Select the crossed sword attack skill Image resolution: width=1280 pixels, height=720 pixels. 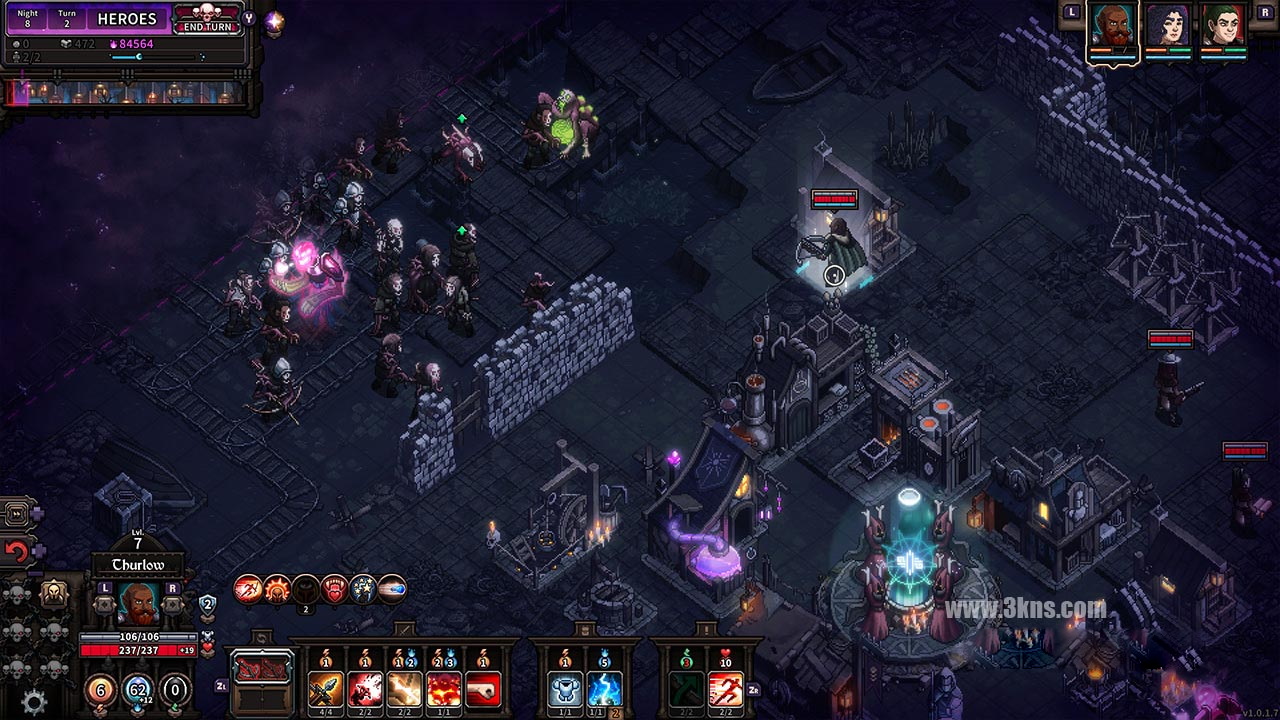(326, 689)
